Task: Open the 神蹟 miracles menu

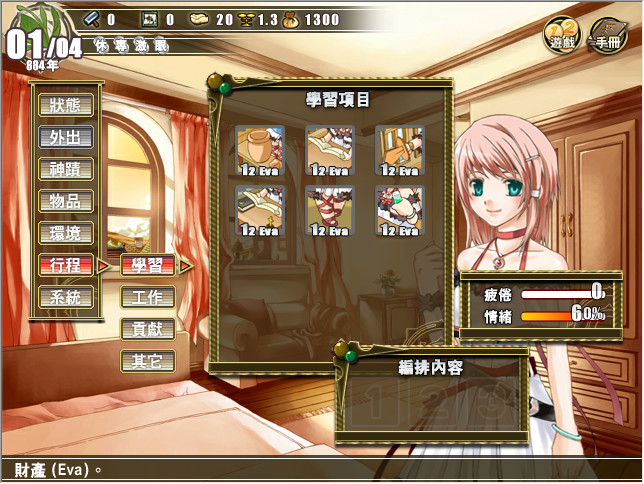Action: click(66, 169)
